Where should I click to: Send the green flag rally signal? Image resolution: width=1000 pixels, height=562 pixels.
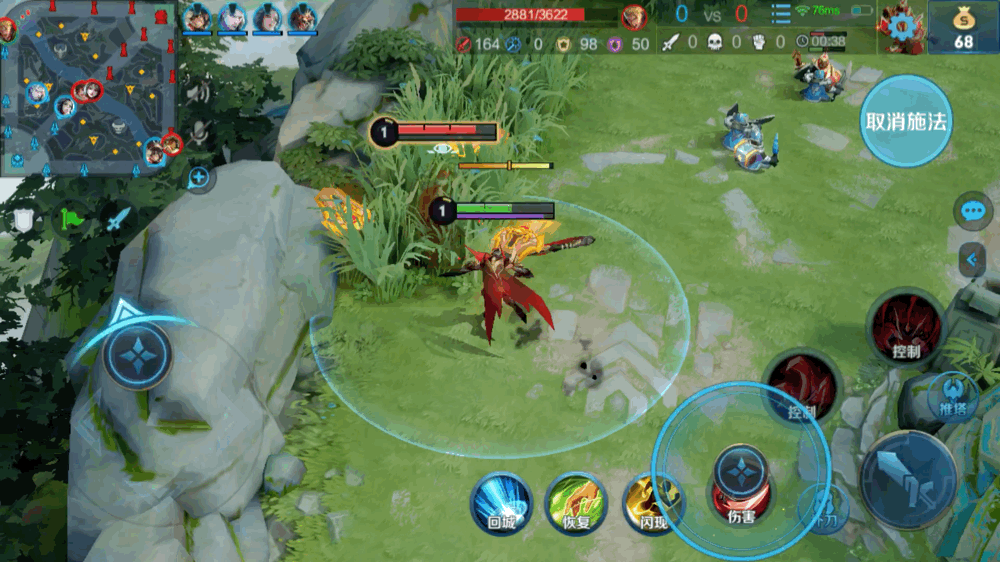click(x=72, y=216)
